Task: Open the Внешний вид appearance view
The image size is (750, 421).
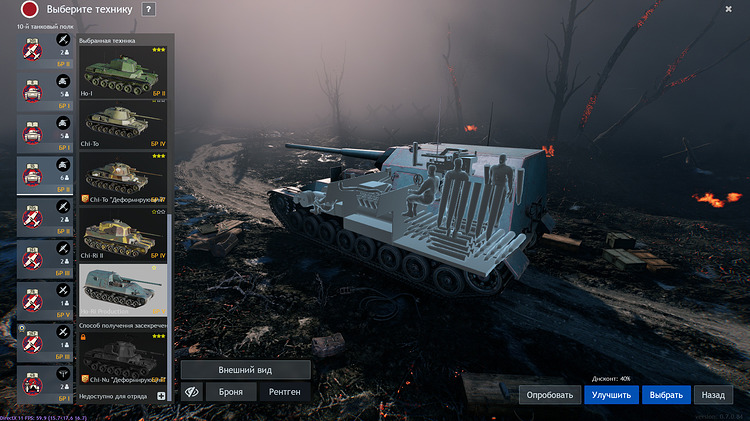Action: tap(245, 369)
